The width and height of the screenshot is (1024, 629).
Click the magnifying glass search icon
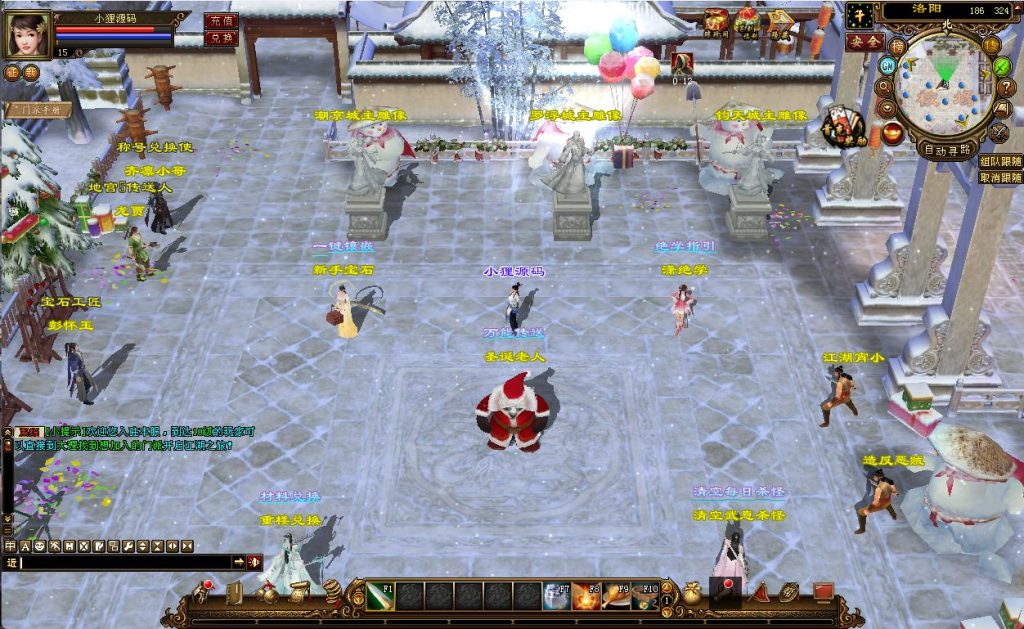886,87
